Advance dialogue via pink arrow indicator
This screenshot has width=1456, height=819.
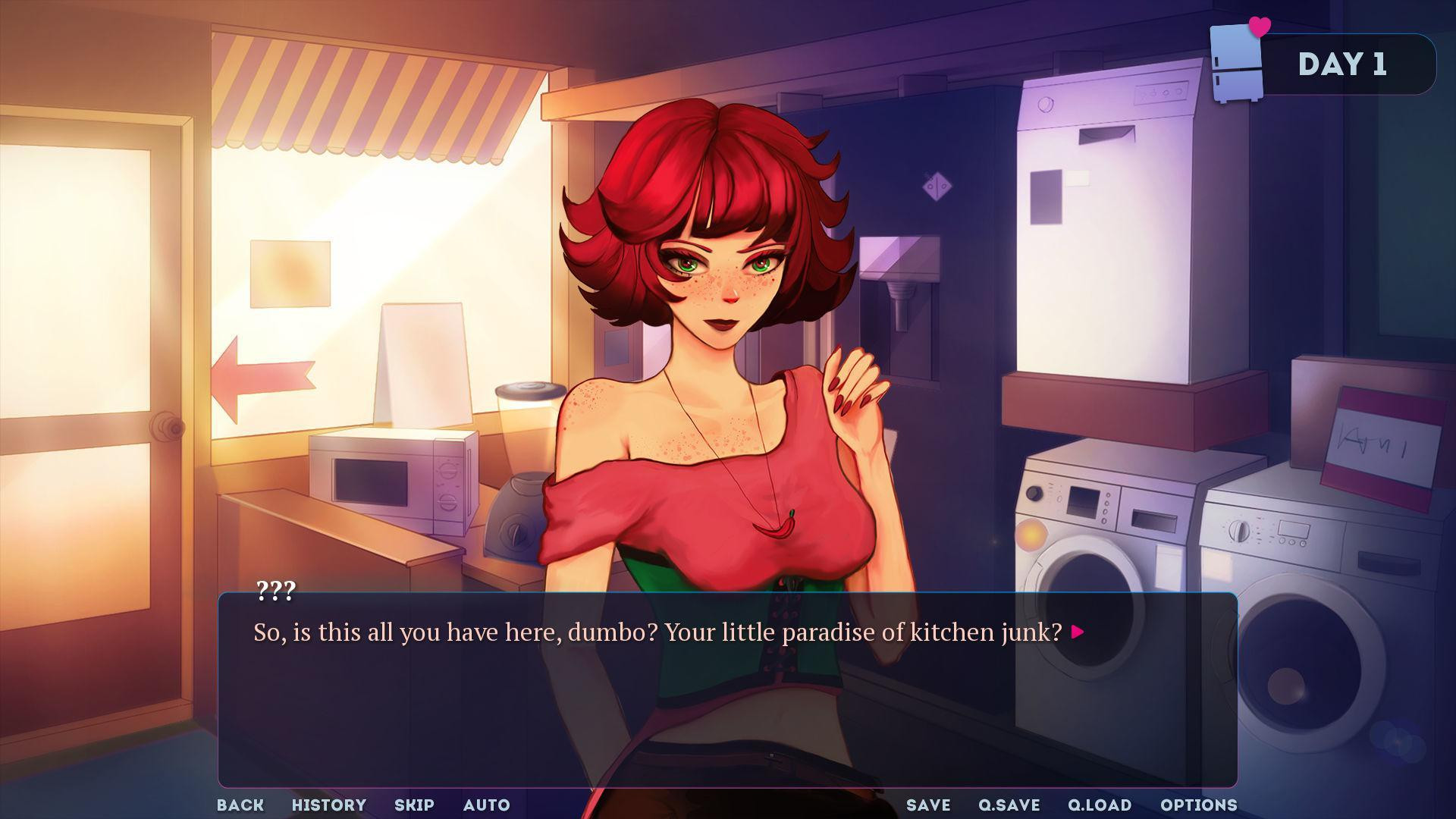point(1078,632)
